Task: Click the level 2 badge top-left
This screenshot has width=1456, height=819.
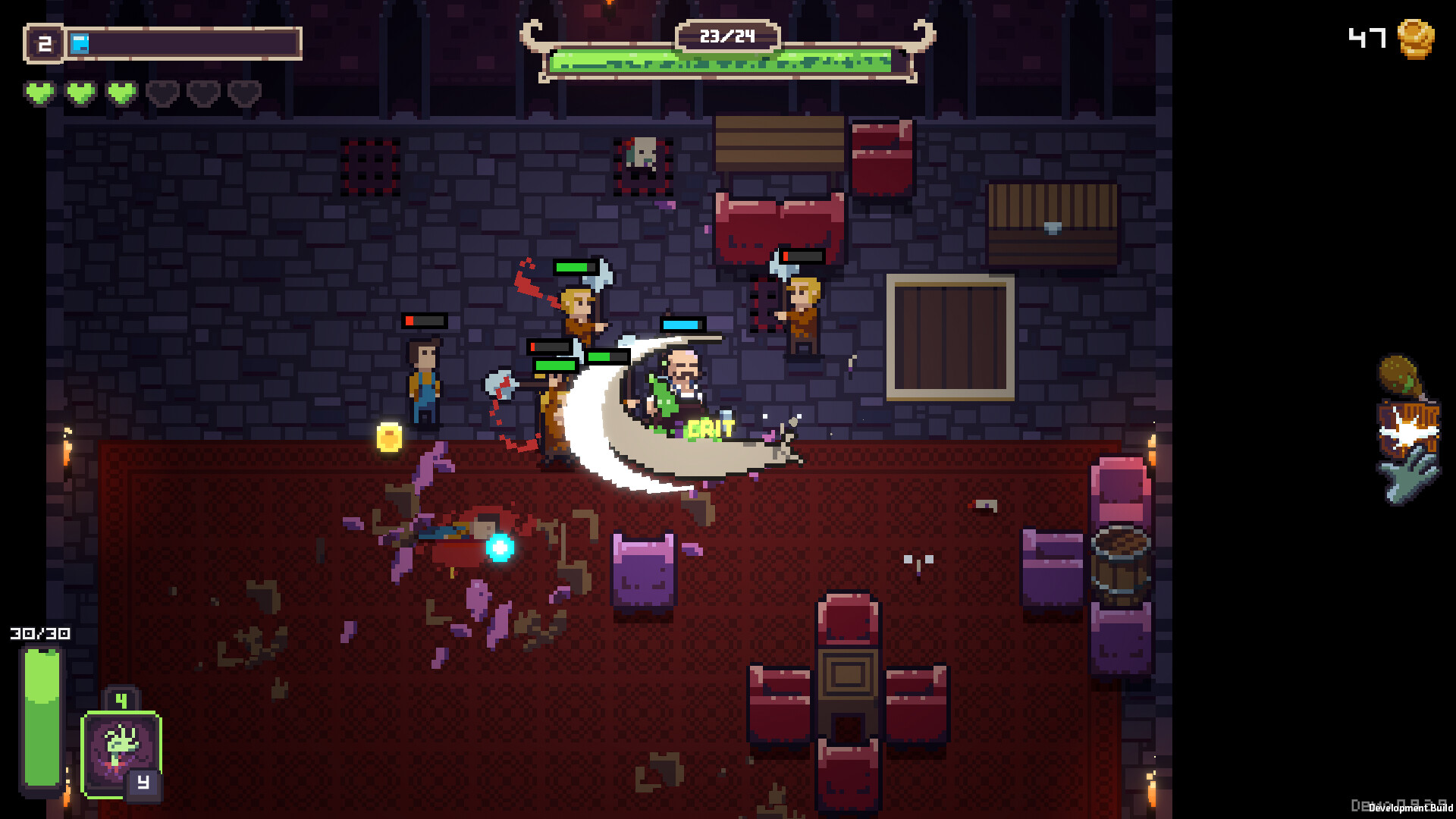Action: [44, 43]
